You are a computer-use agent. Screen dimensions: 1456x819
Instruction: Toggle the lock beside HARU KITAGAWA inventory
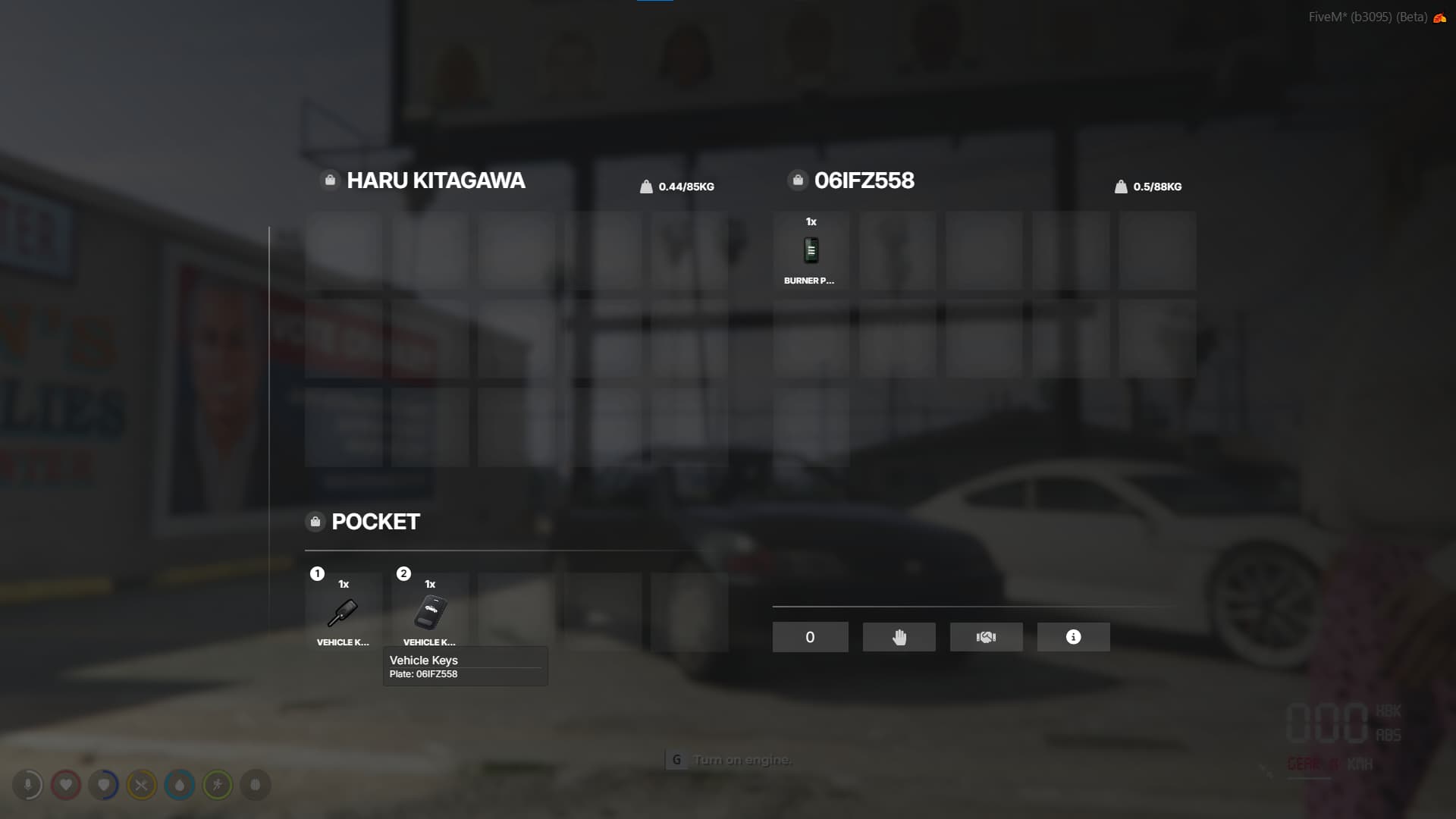[x=329, y=180]
